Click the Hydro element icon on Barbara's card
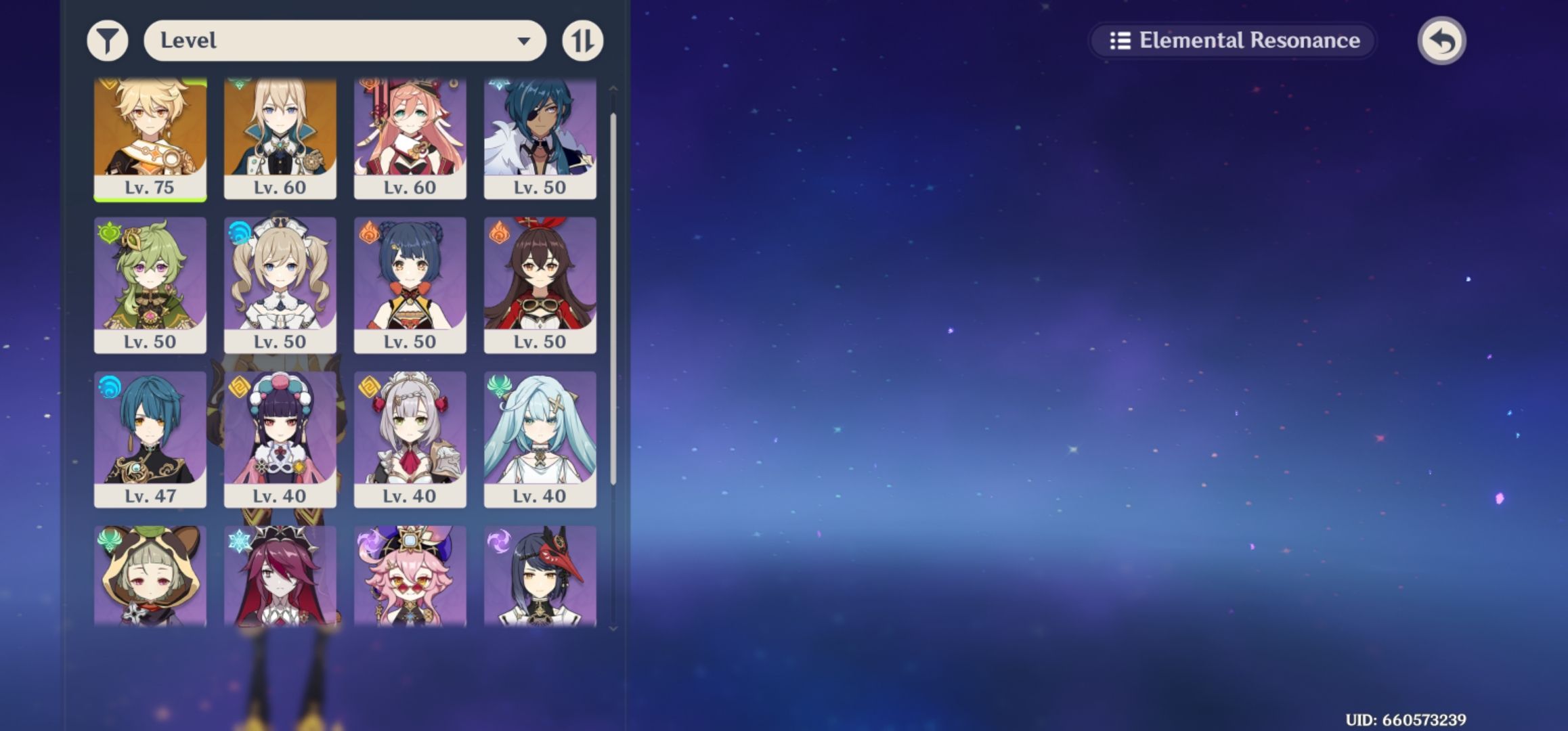1568x731 pixels. tap(238, 233)
